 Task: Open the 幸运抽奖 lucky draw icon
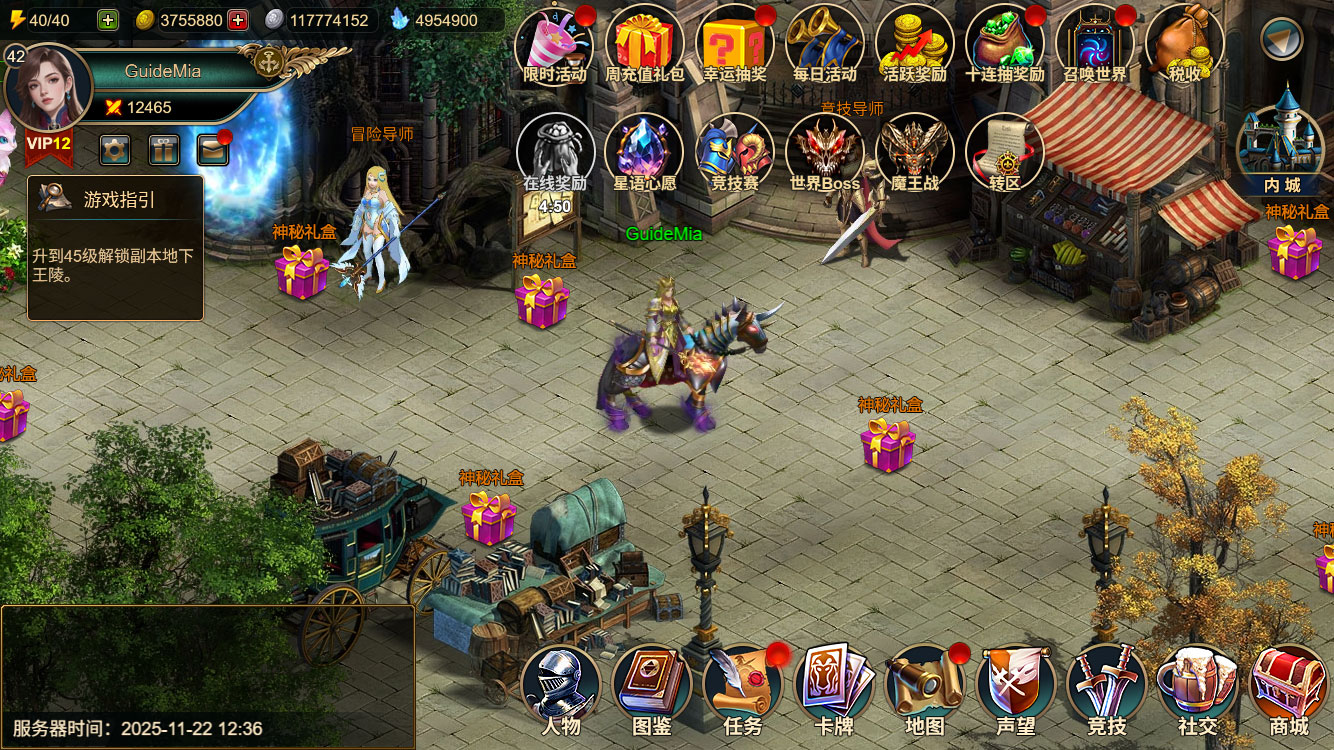[x=734, y=45]
